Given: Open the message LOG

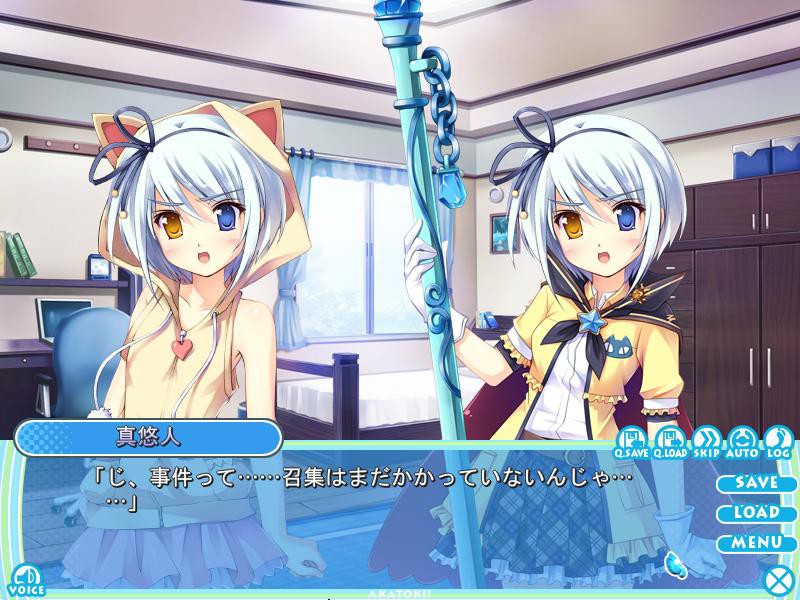Looking at the screenshot, I should coord(778,441).
